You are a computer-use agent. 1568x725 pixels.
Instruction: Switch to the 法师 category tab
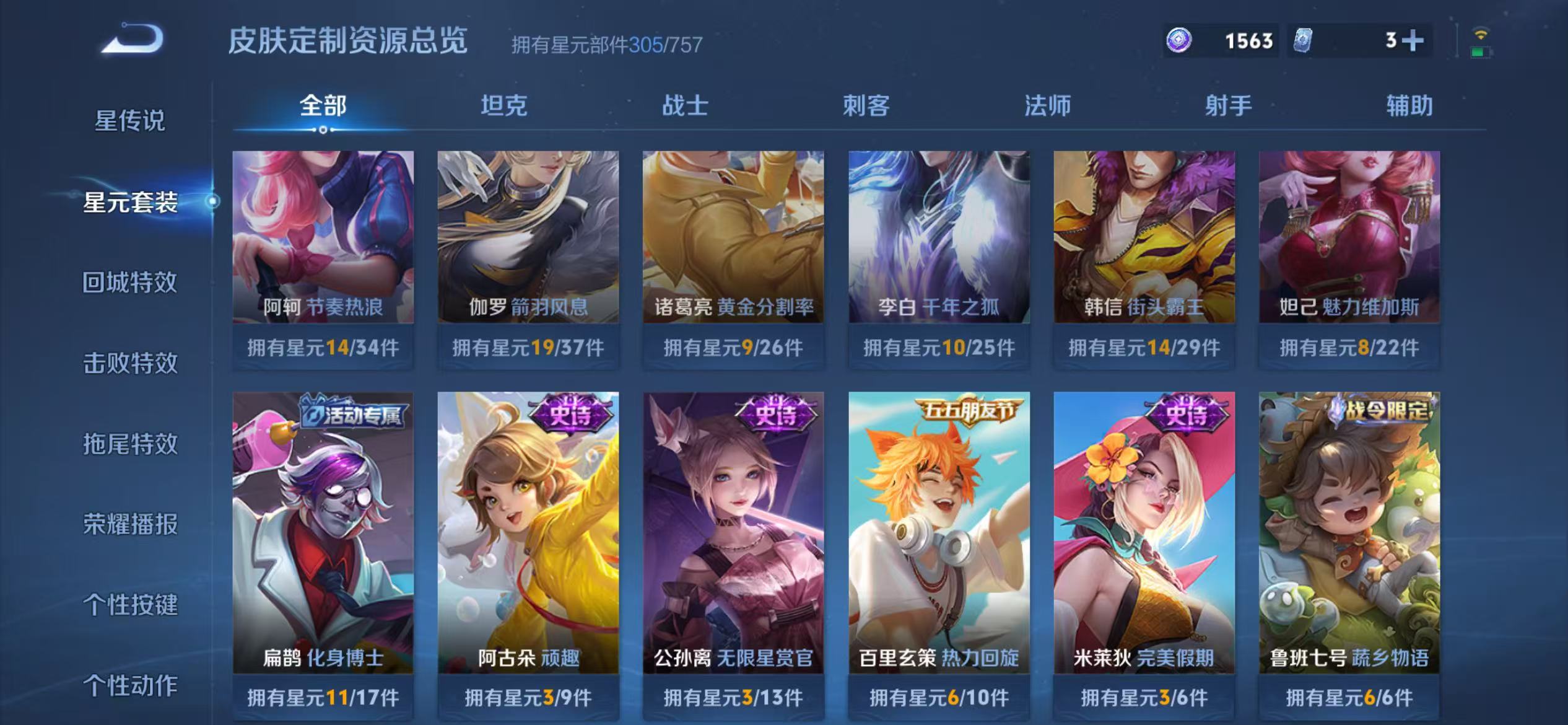(1047, 107)
